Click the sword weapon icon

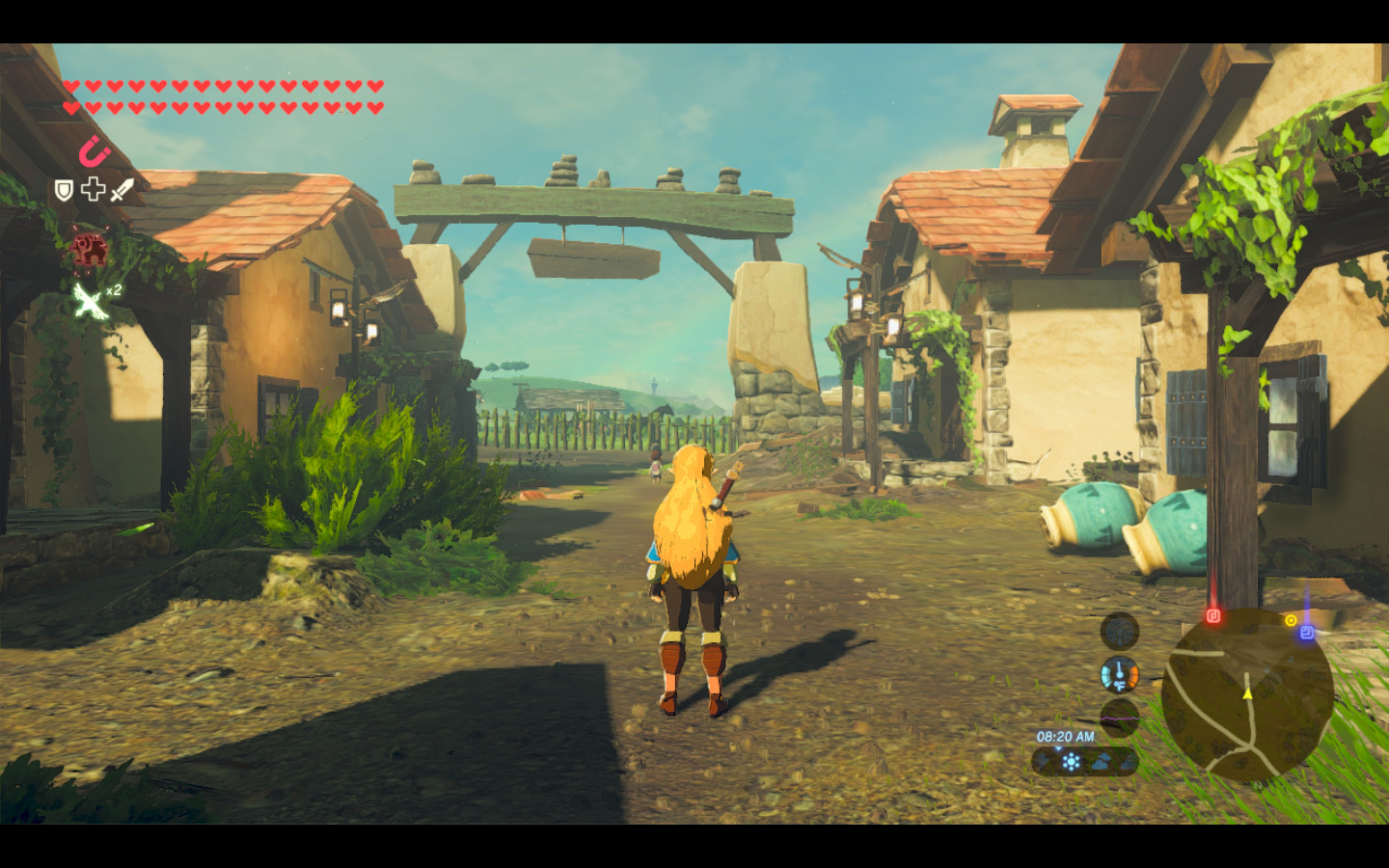pyautogui.click(x=122, y=189)
